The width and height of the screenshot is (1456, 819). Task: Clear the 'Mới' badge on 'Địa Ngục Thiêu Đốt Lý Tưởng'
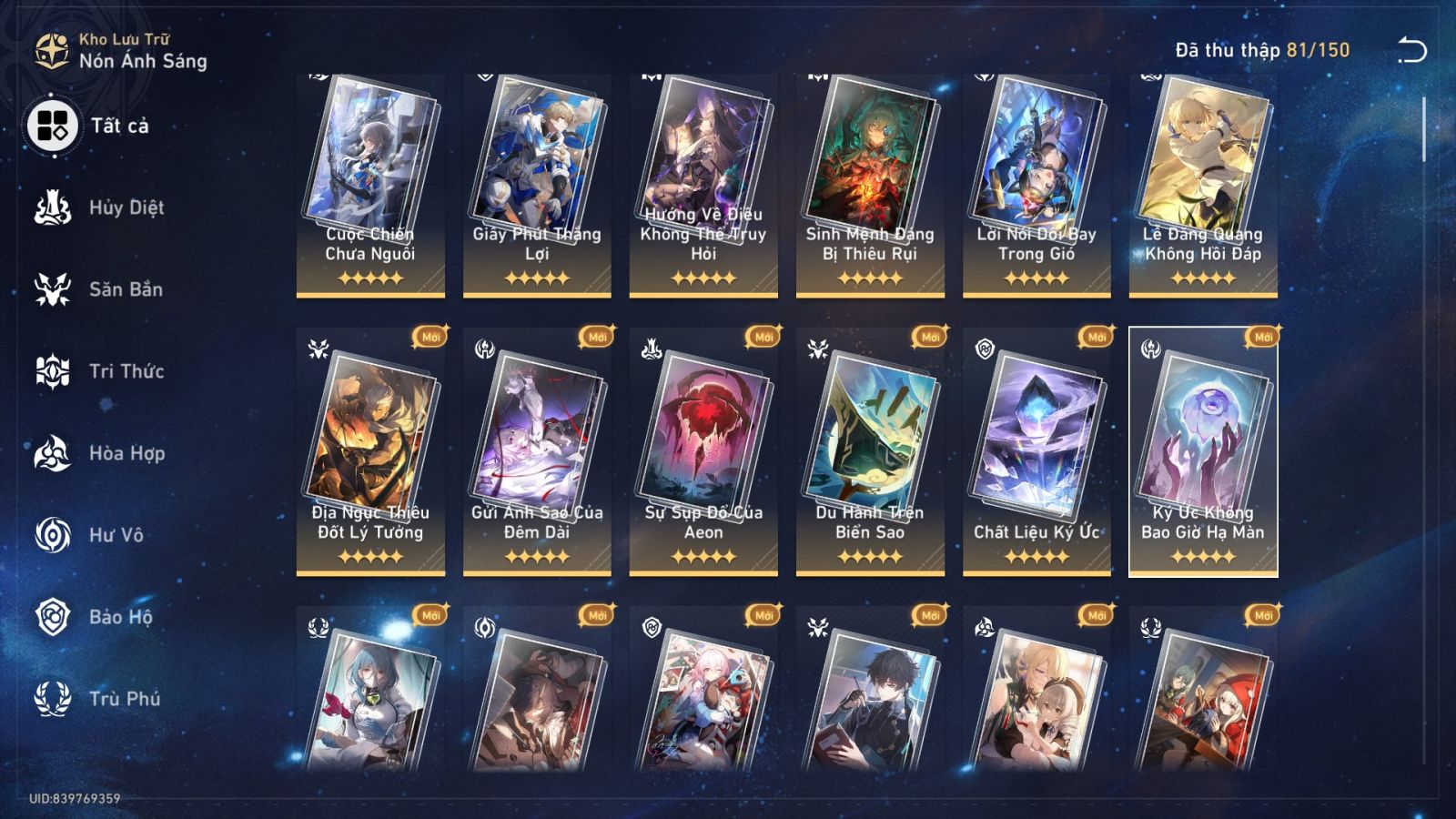click(432, 337)
